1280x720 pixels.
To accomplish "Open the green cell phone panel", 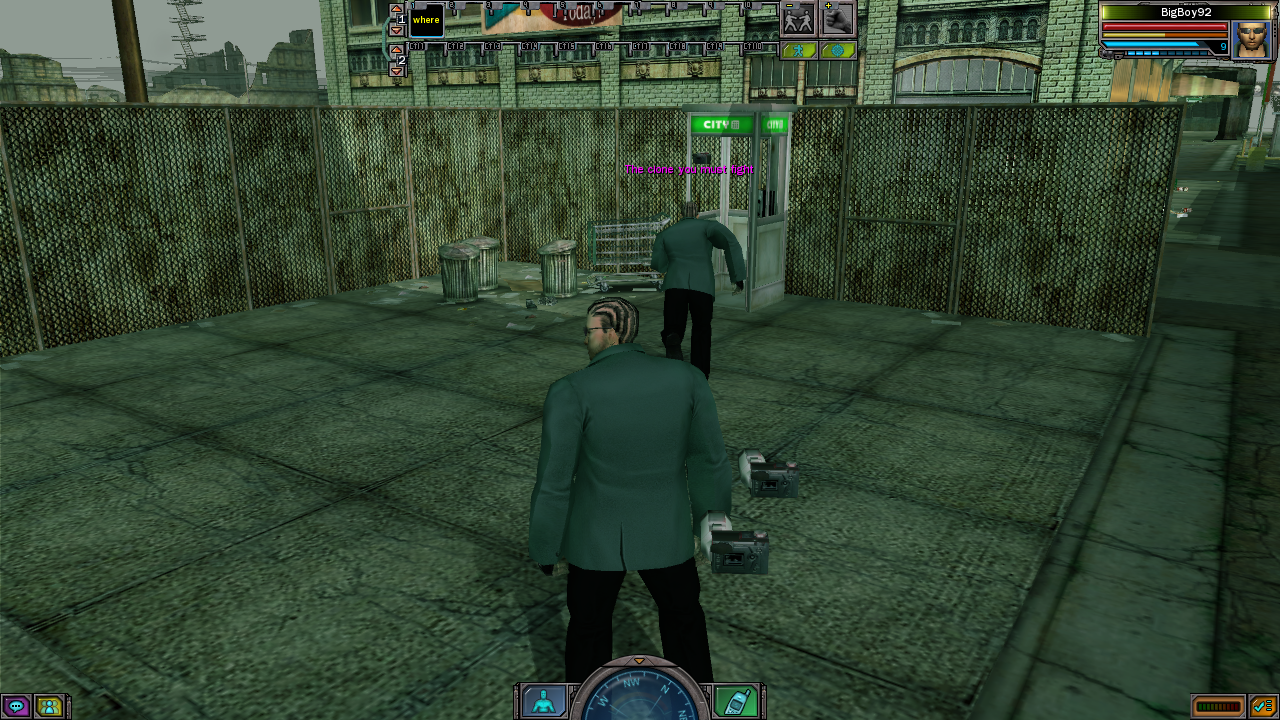I will point(735,701).
